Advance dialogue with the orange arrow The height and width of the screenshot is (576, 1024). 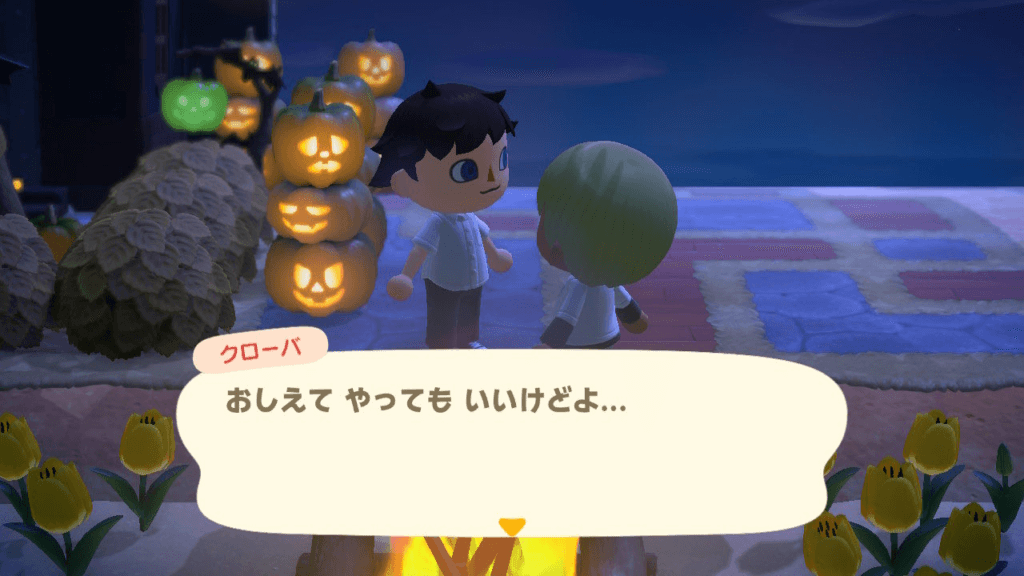click(x=511, y=525)
